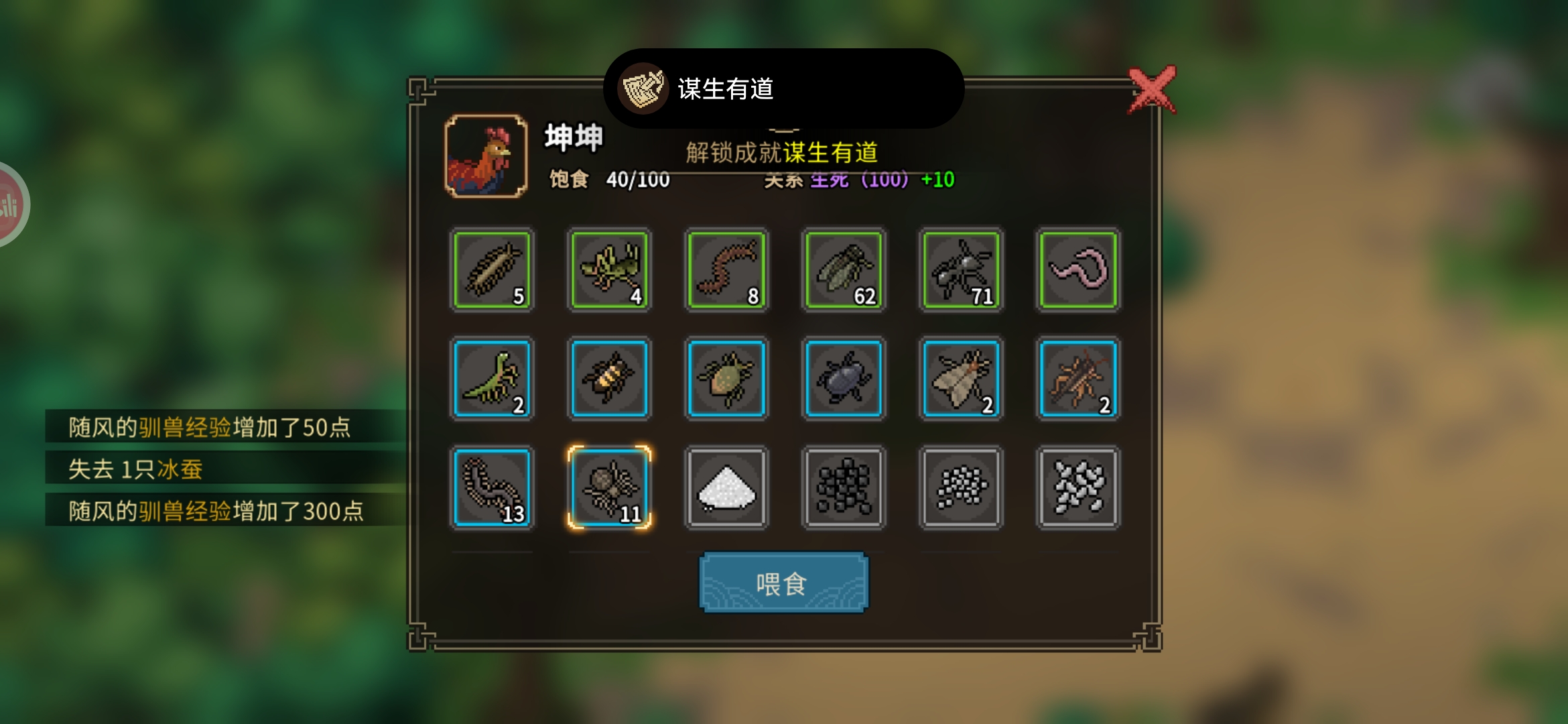Pick the cicada slot with 62
This screenshot has height=724, width=1568.
[x=844, y=269]
